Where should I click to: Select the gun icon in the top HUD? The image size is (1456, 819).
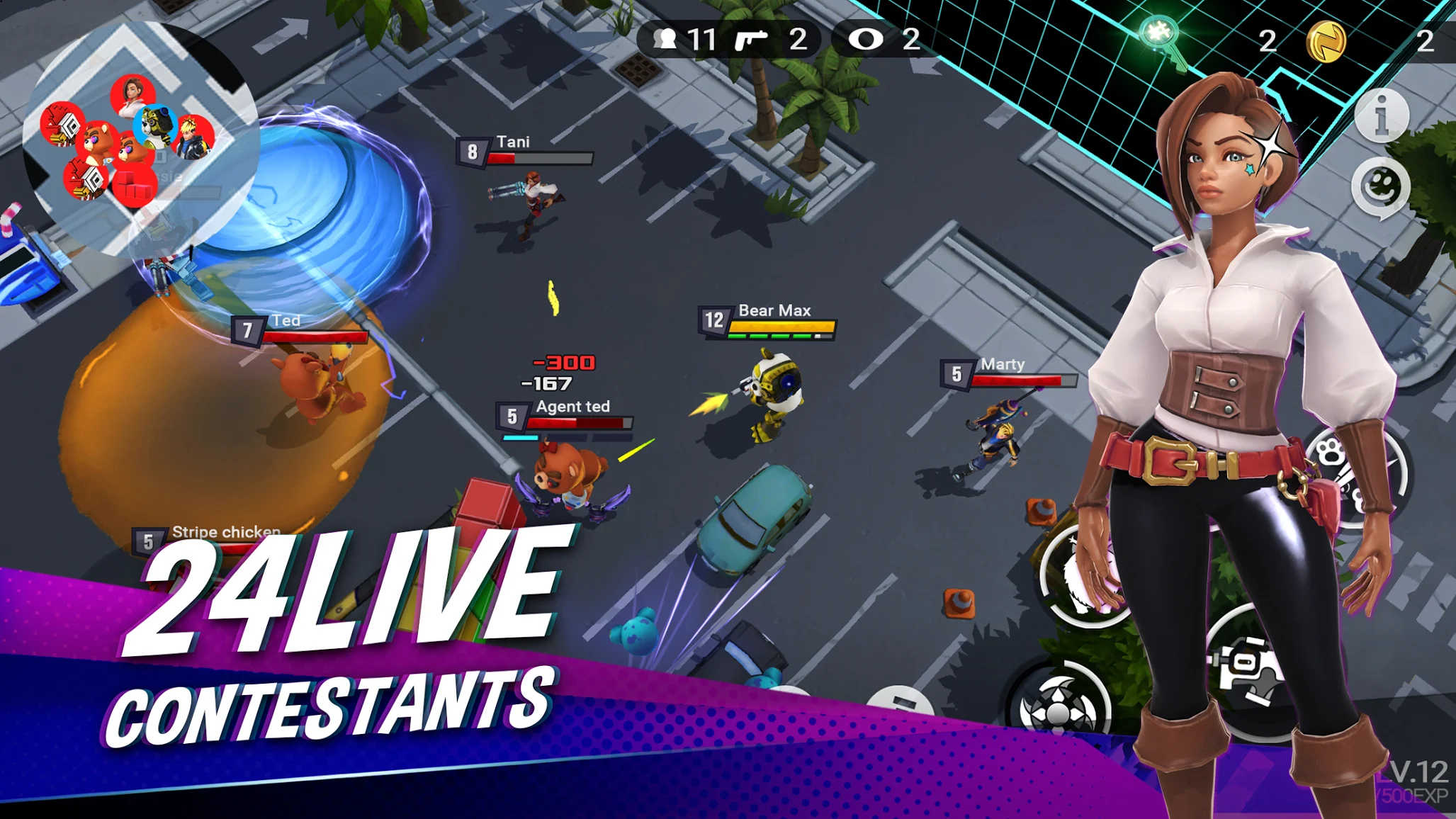tap(750, 38)
